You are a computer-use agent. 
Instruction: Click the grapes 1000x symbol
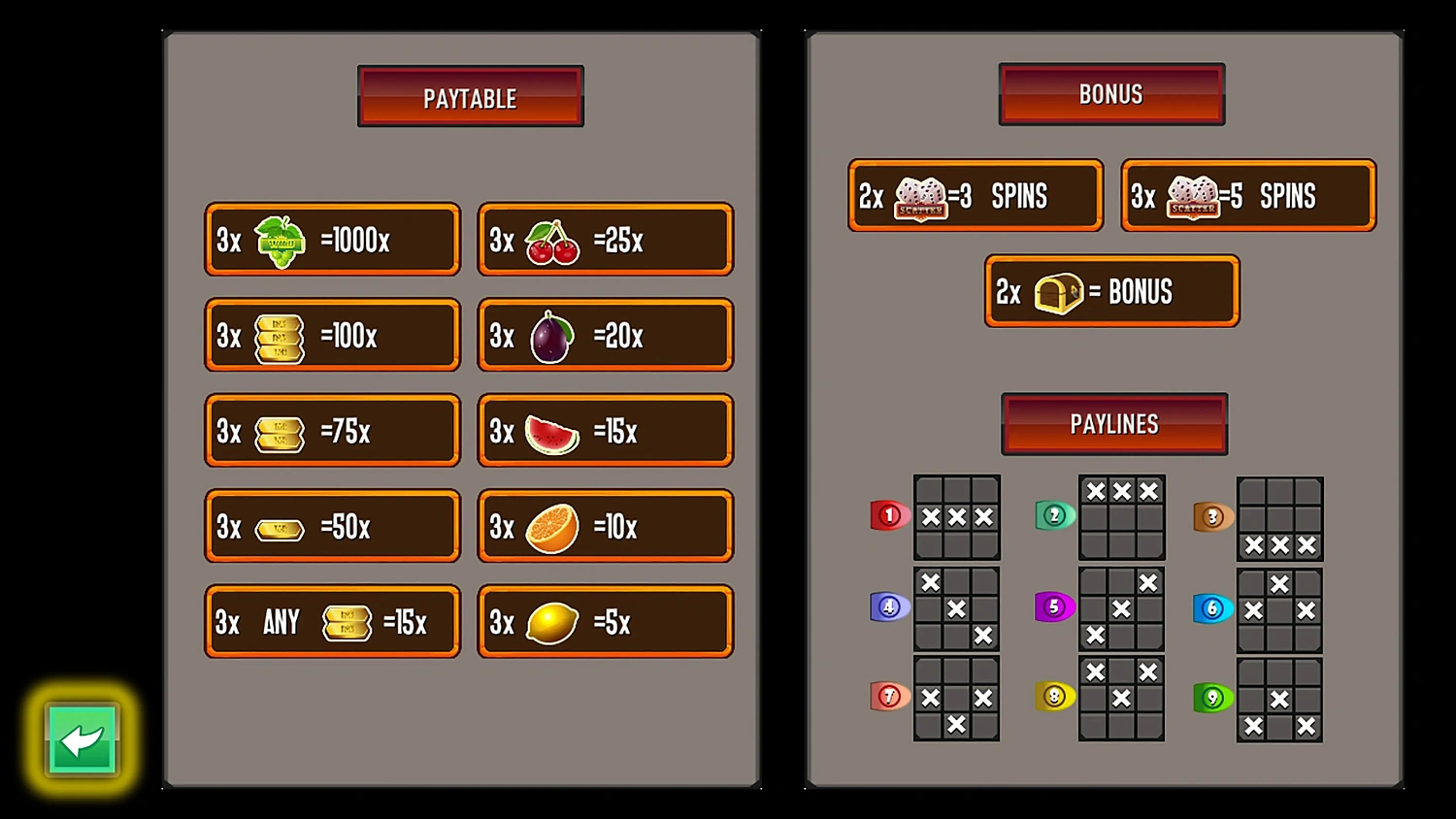coord(281,240)
